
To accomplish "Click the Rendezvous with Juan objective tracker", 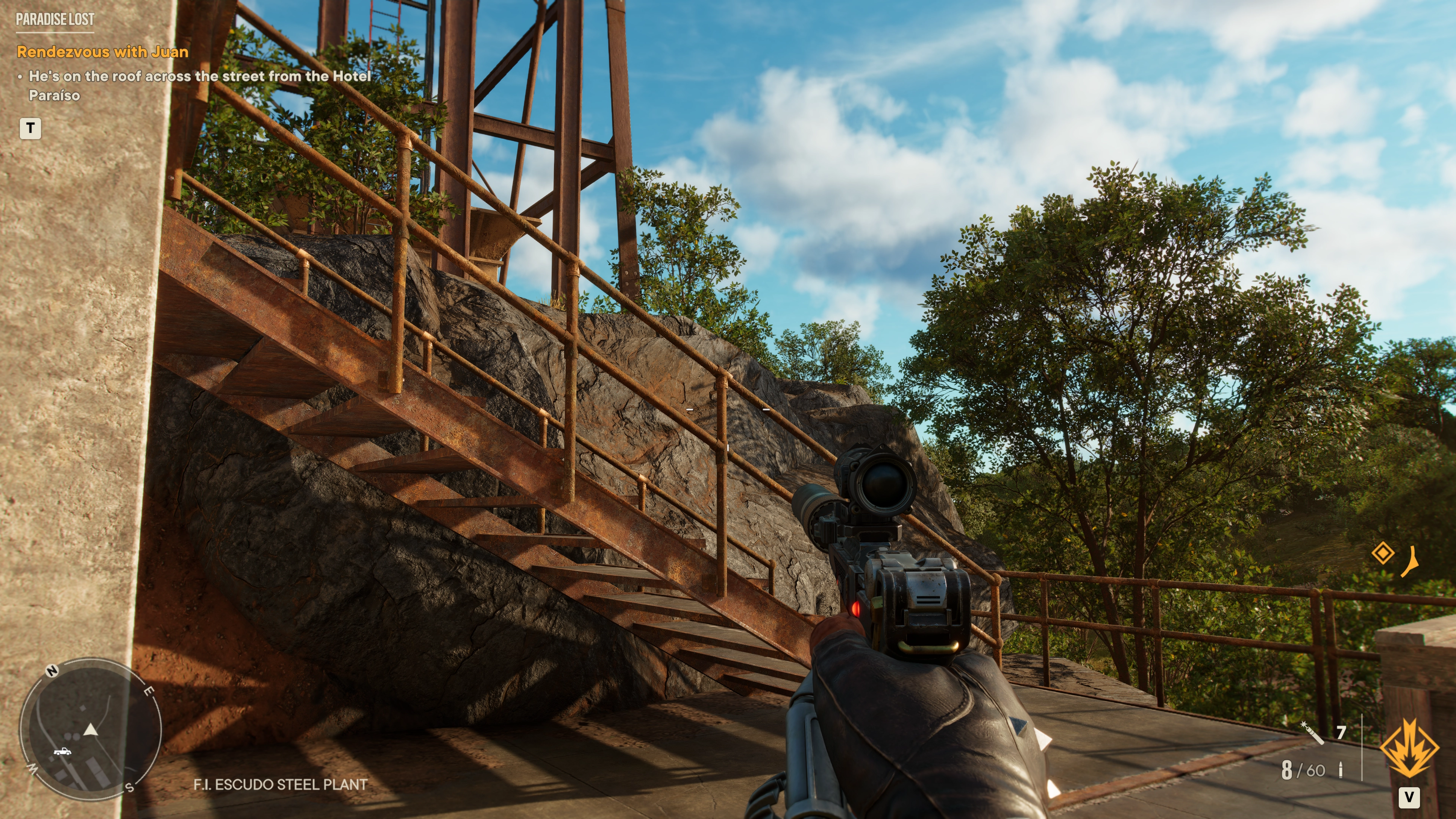I will point(102,52).
